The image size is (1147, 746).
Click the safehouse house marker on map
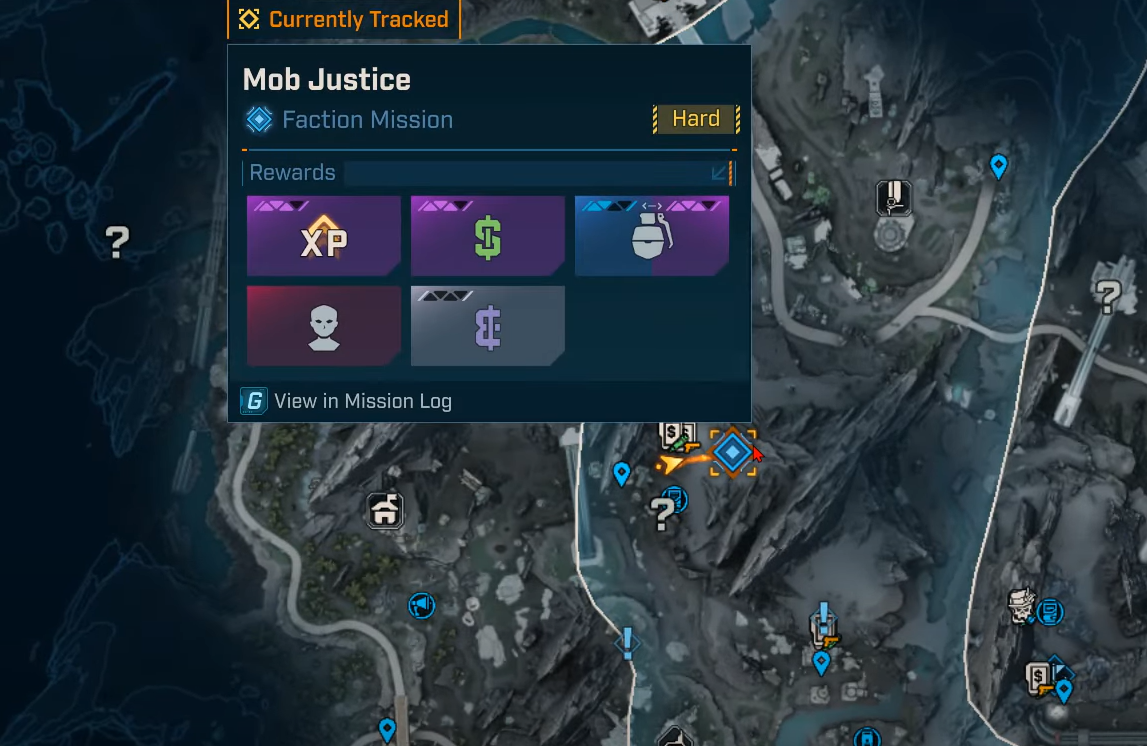(x=385, y=510)
